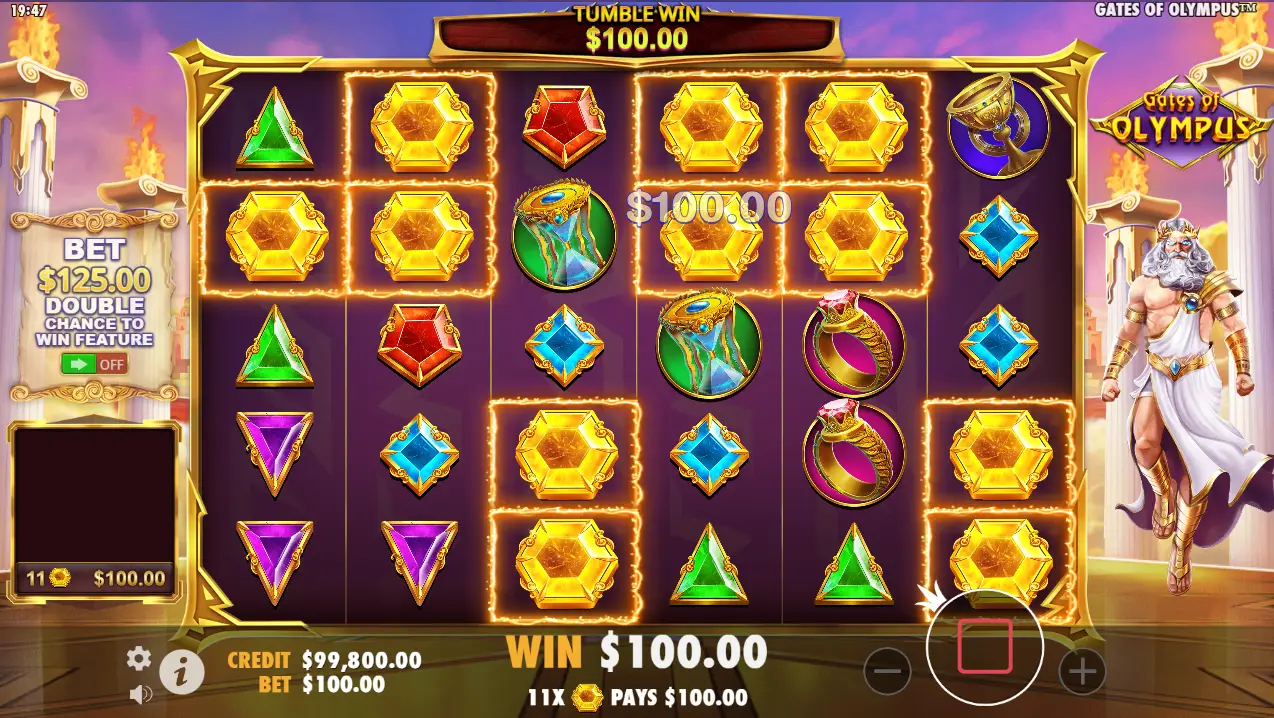Toggle the Double Chance to Win feature
The width and height of the screenshot is (1274, 718).
(x=93, y=364)
